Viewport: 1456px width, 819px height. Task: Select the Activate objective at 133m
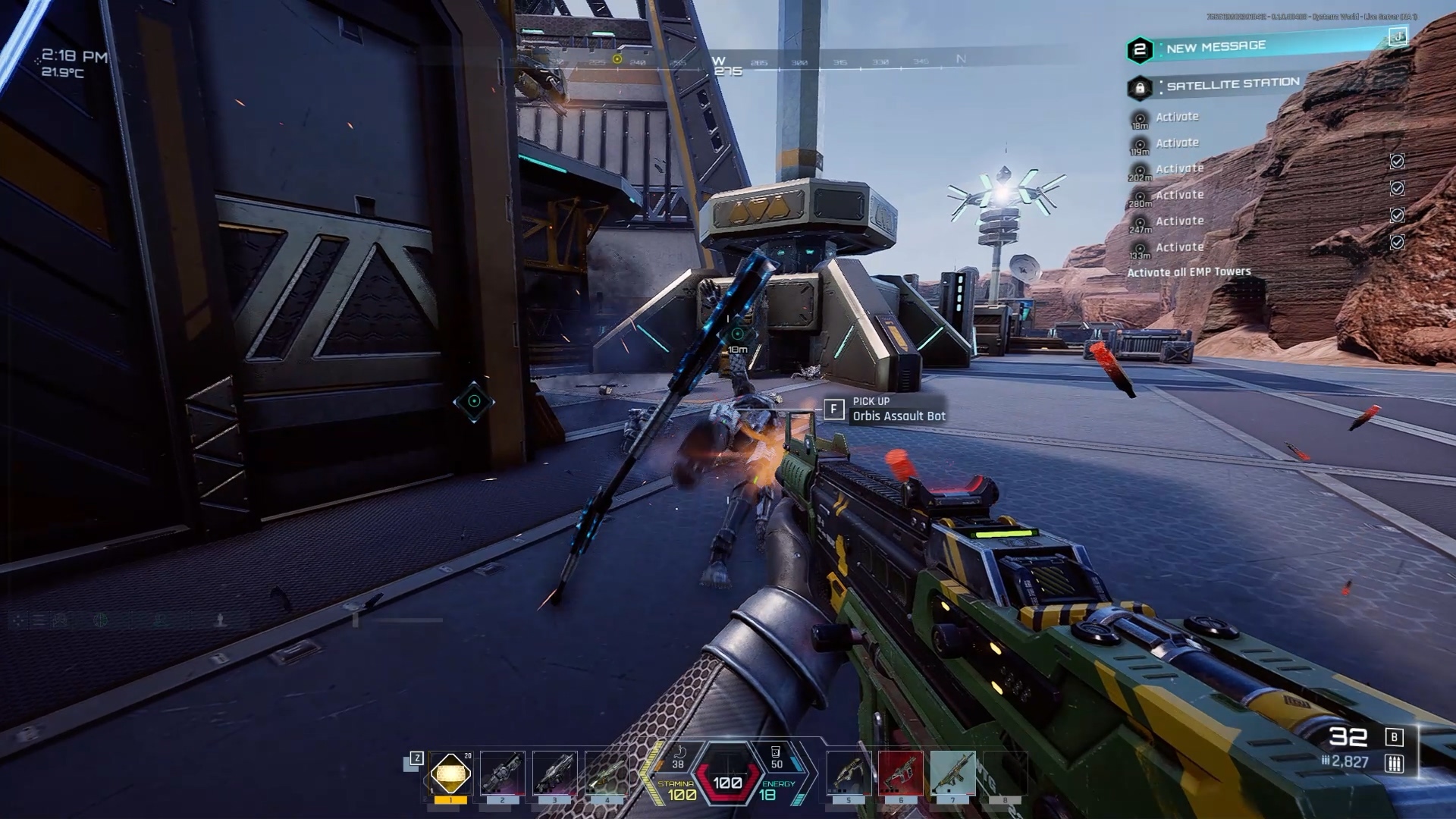(1179, 247)
